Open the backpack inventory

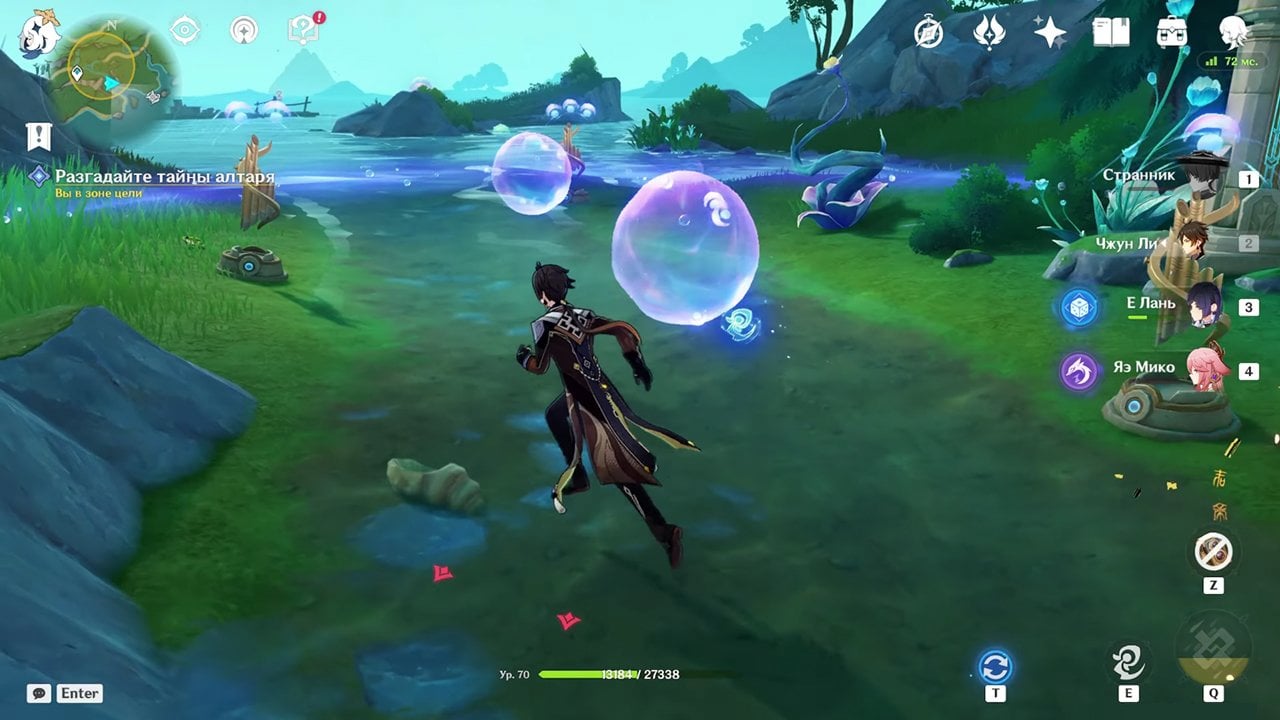coord(1171,33)
